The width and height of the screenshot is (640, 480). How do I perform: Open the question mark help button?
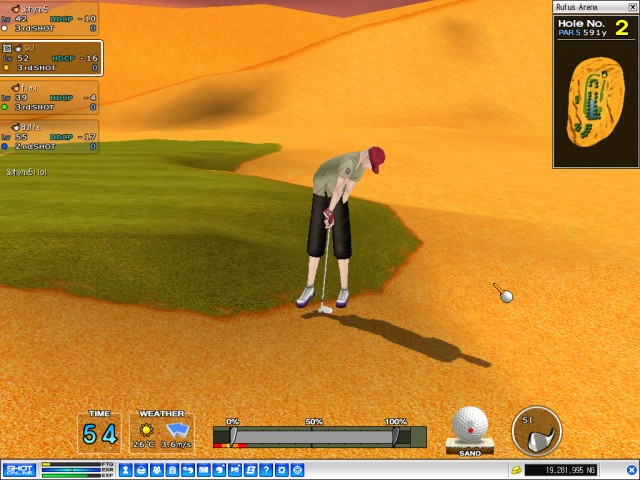(267, 470)
